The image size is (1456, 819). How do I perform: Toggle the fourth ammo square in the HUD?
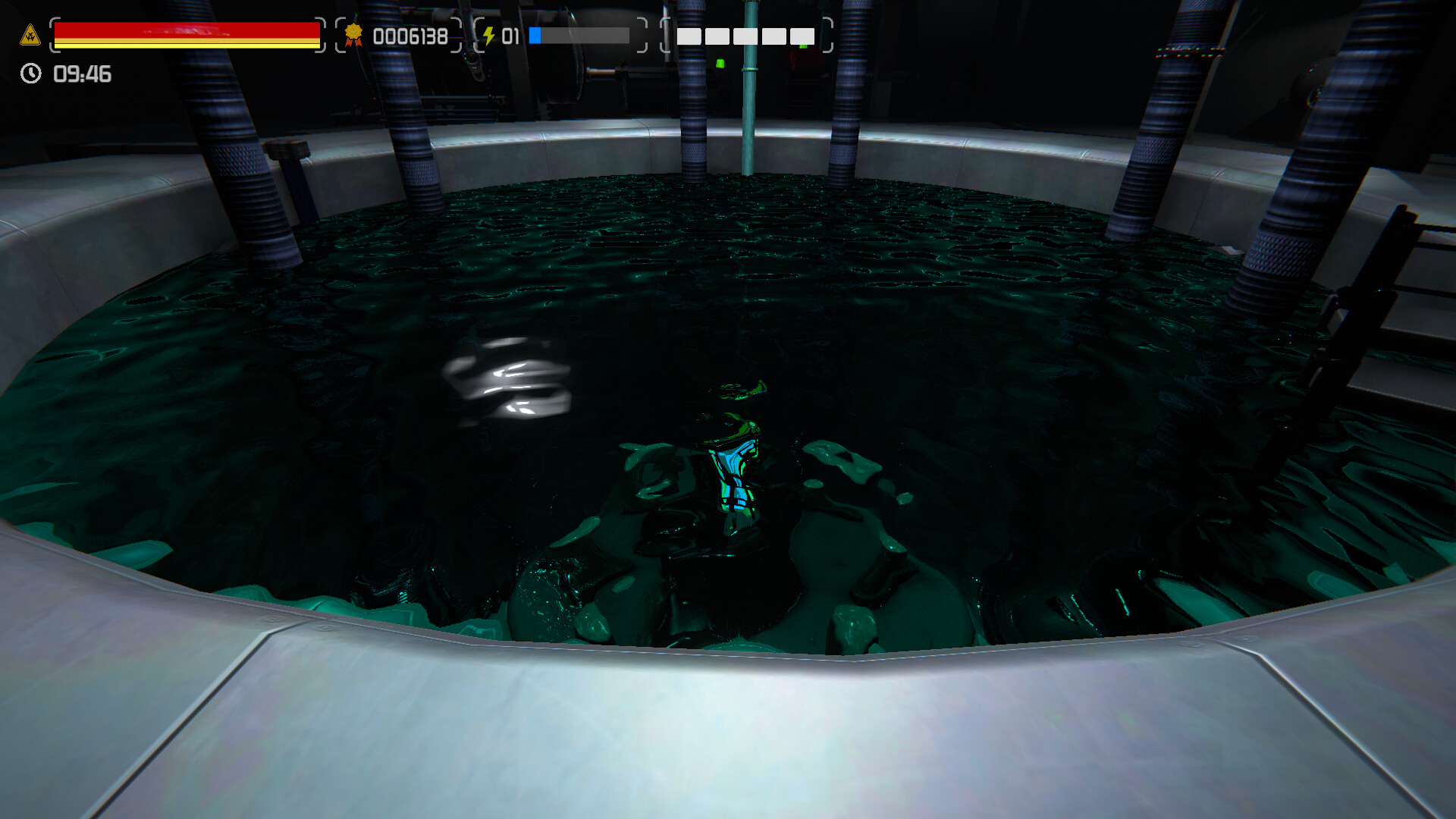[773, 36]
